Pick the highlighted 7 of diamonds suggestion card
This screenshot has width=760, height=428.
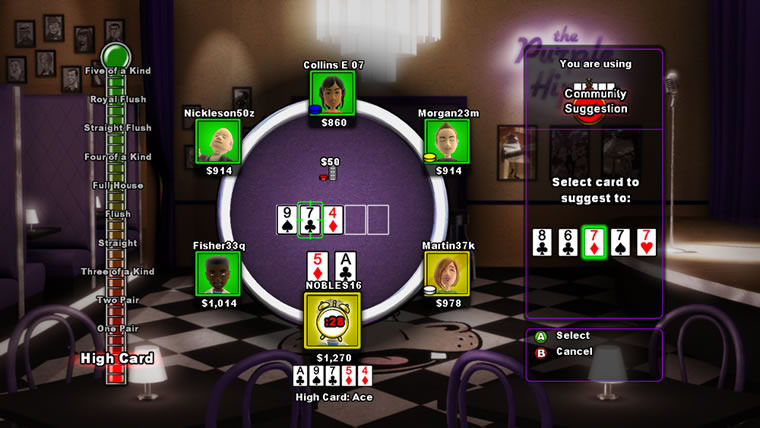(x=595, y=242)
